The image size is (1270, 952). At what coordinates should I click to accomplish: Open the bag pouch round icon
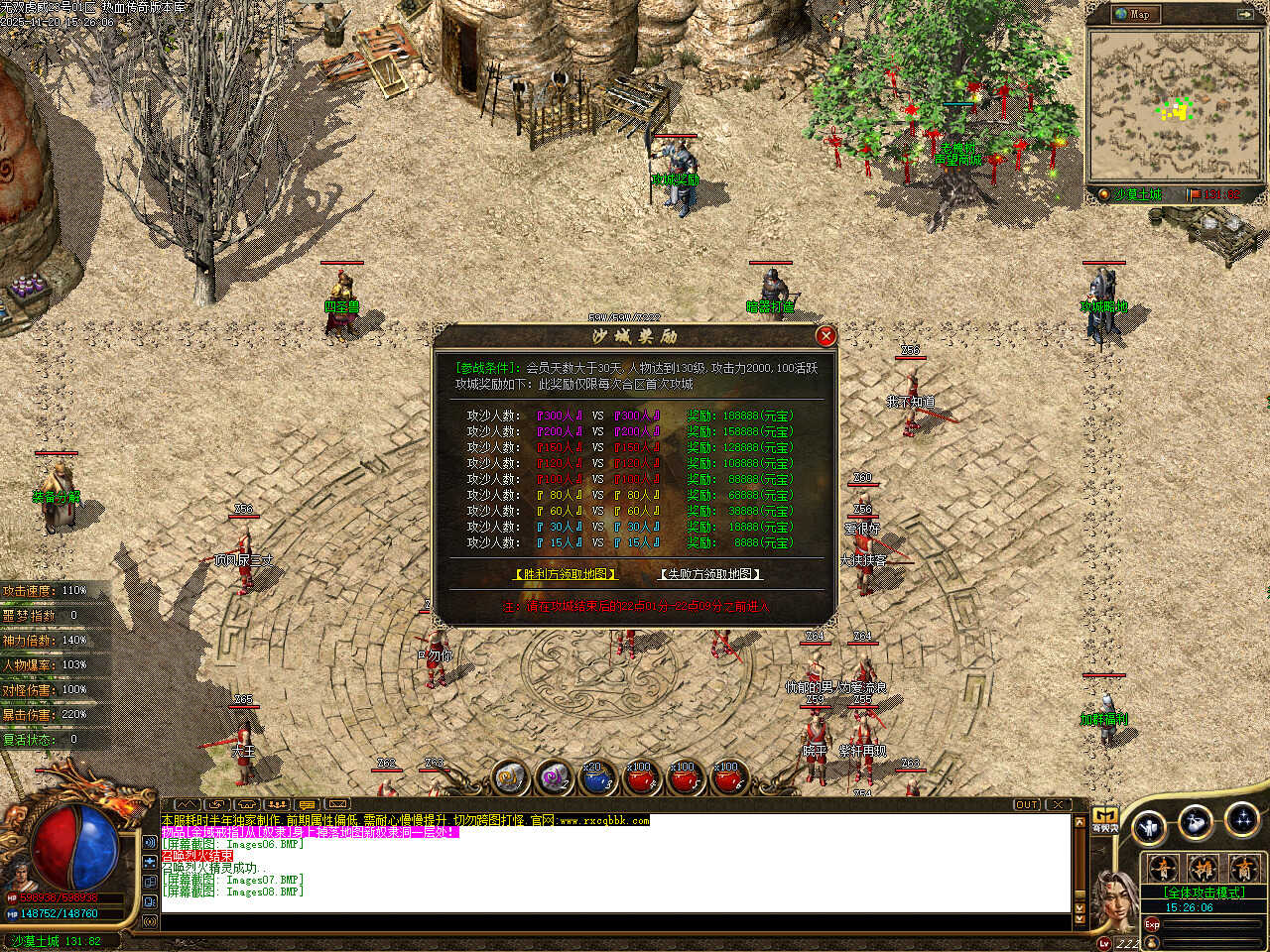[x=1196, y=821]
